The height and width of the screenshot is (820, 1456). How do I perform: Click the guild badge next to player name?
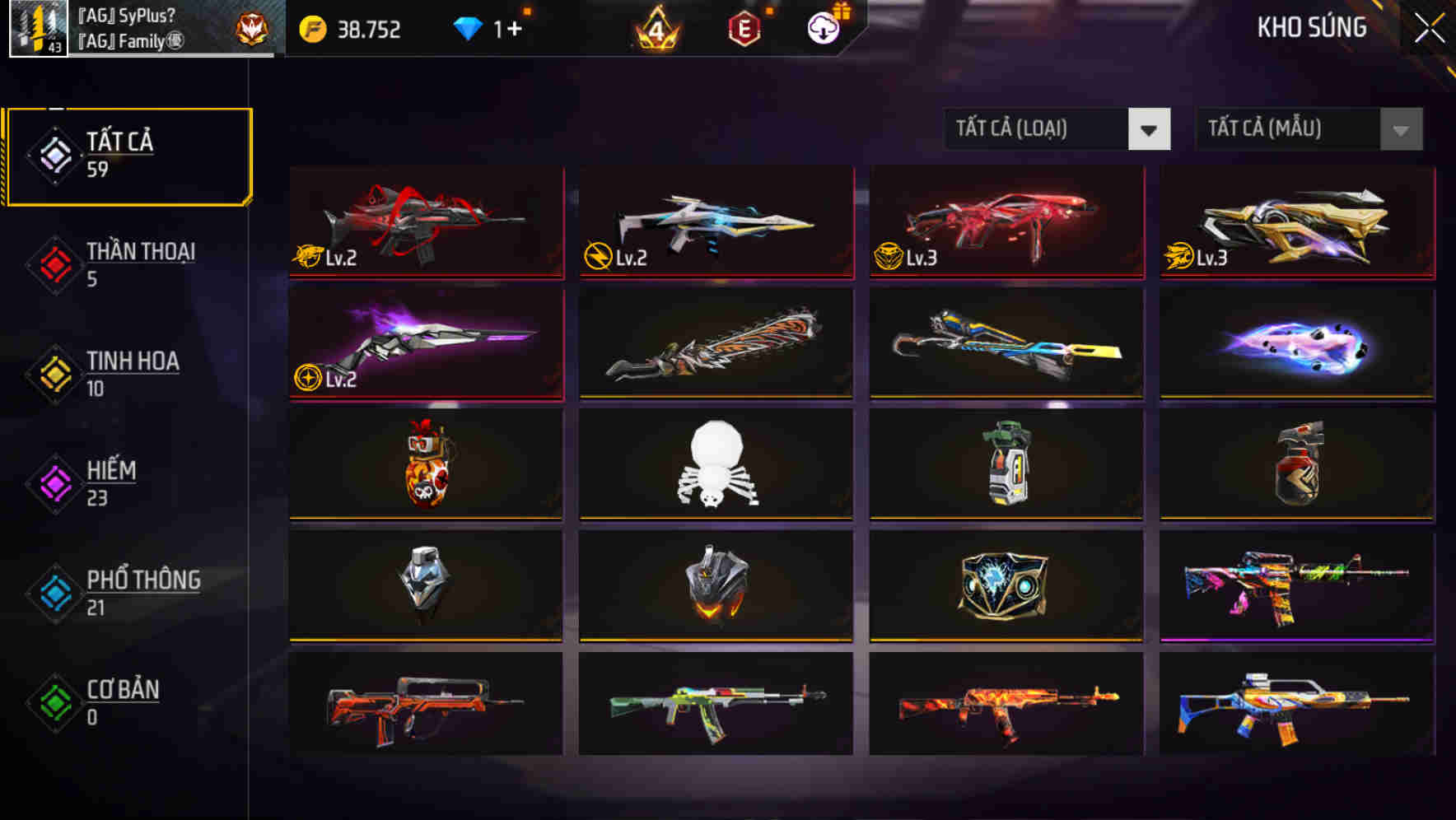251,29
